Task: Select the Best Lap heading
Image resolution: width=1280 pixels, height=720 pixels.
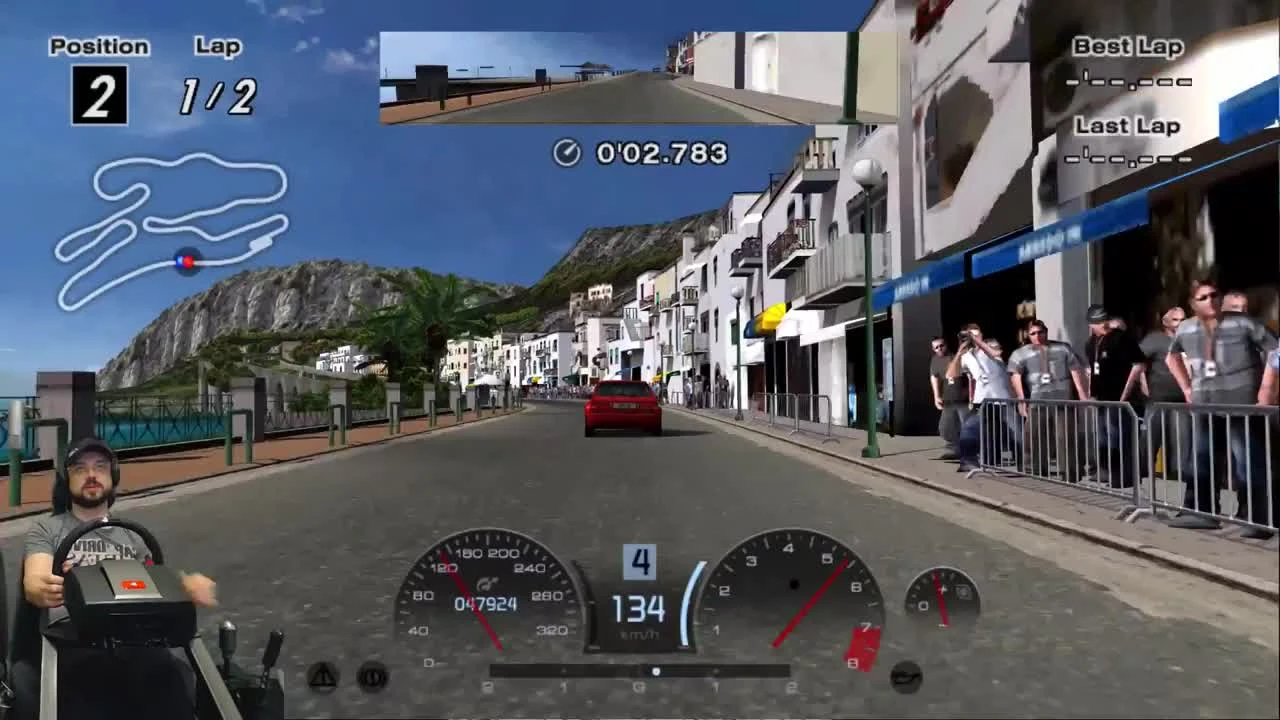Action: pyautogui.click(x=1128, y=46)
